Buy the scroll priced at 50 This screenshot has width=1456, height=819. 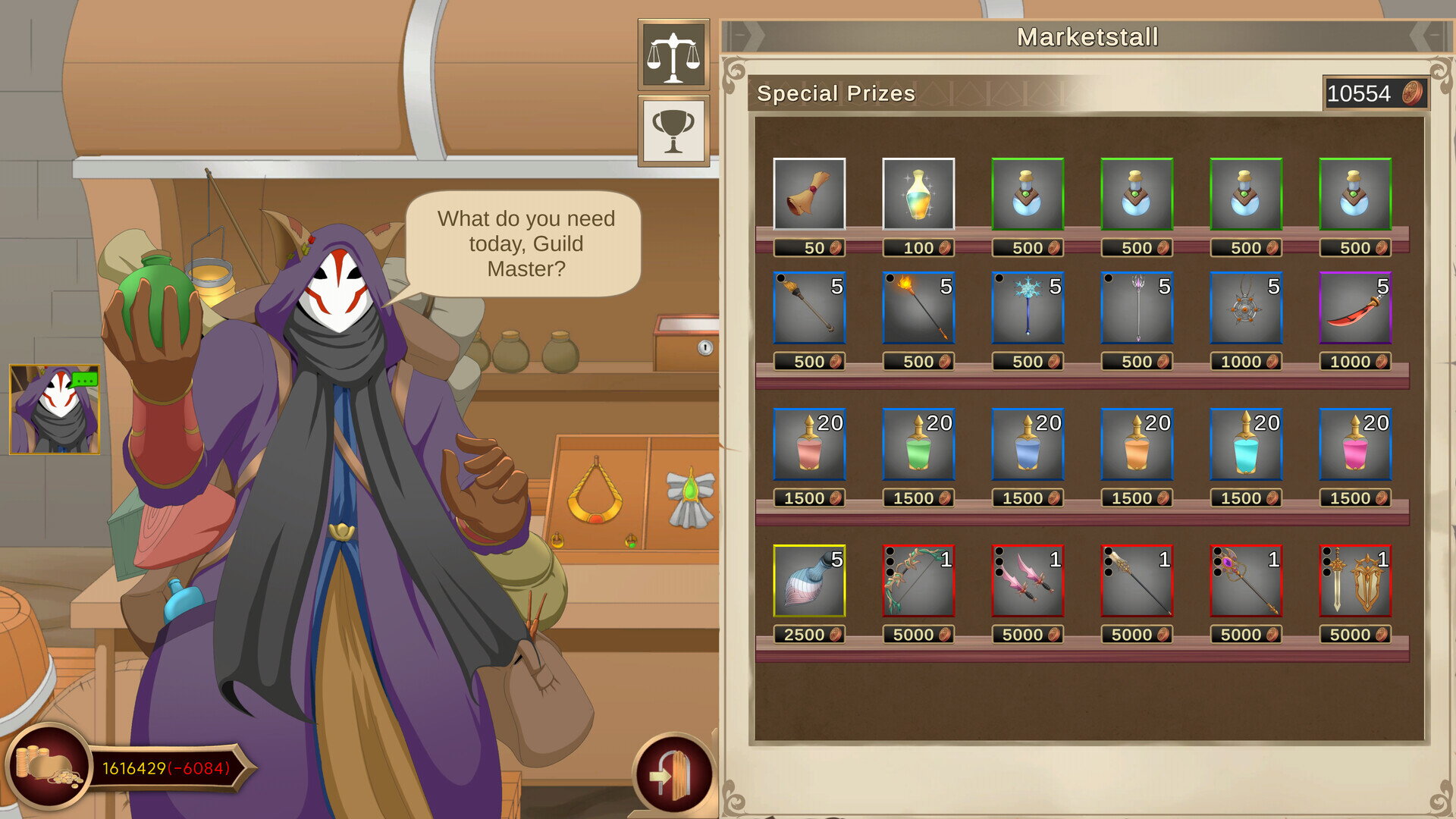tap(808, 194)
